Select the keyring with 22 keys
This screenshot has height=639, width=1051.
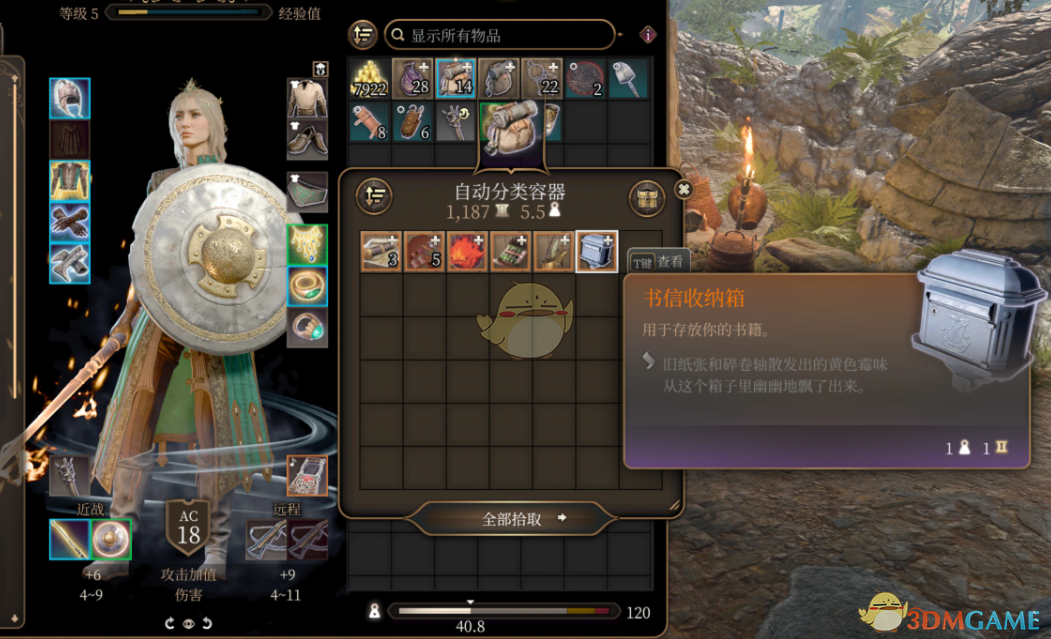(541, 79)
